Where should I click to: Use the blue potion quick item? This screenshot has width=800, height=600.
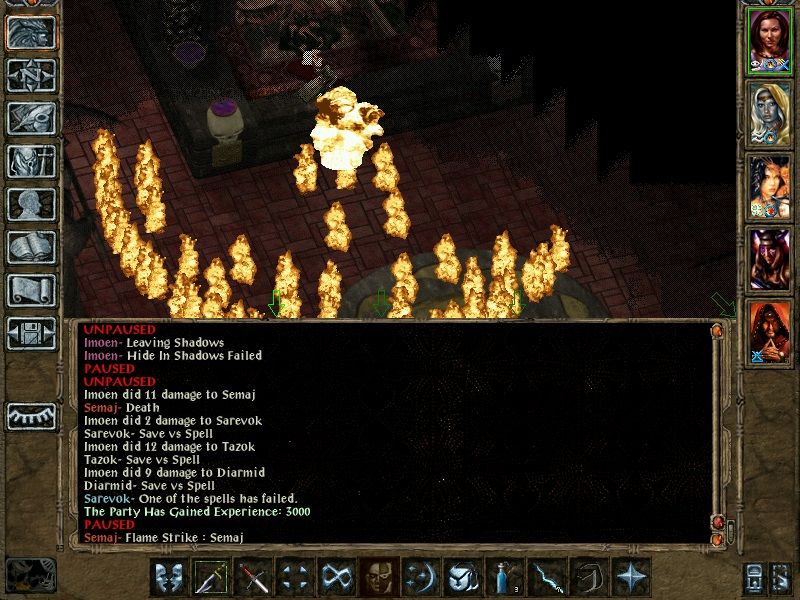(504, 578)
